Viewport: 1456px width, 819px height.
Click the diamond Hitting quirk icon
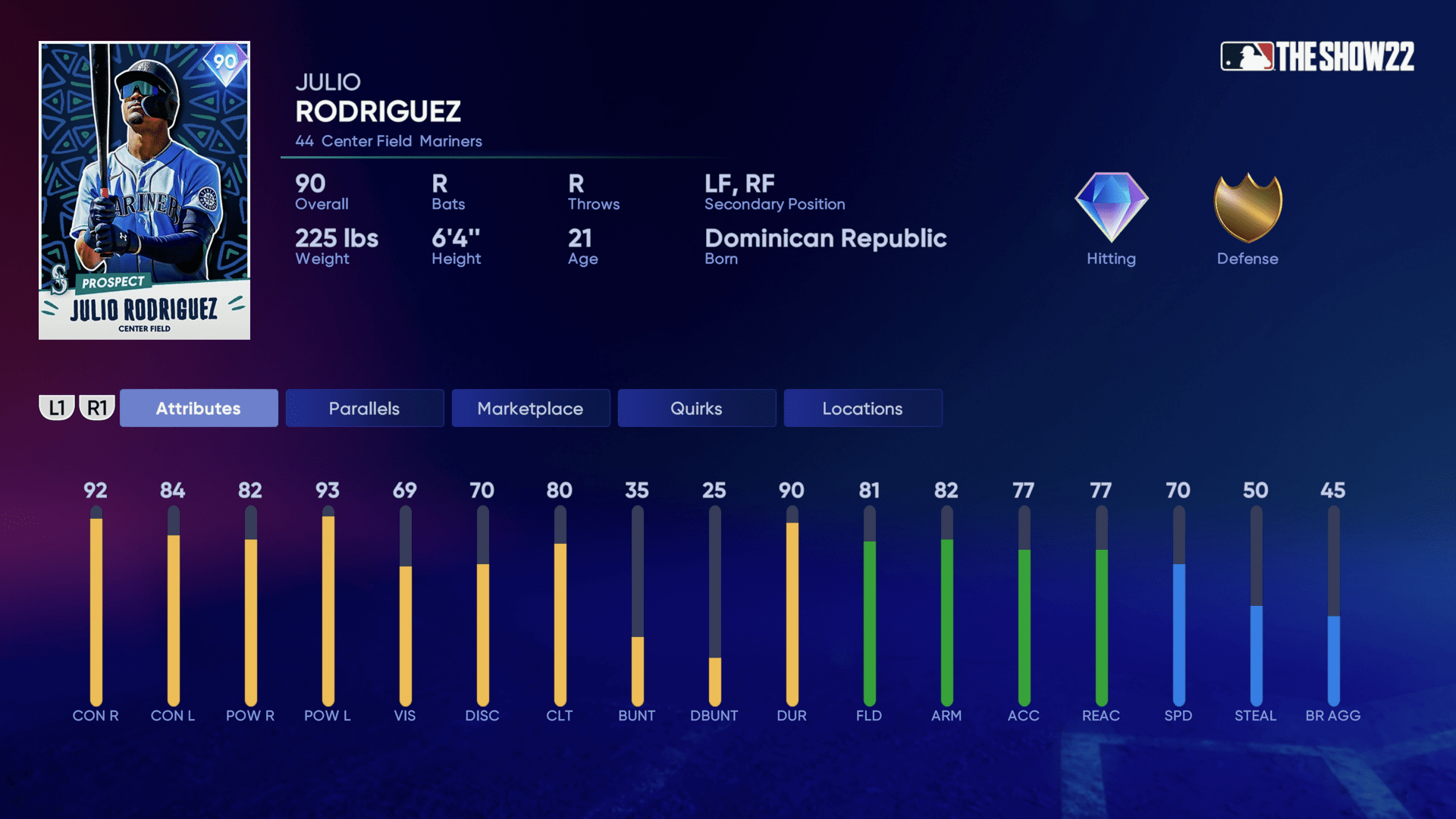pyautogui.click(x=1111, y=207)
